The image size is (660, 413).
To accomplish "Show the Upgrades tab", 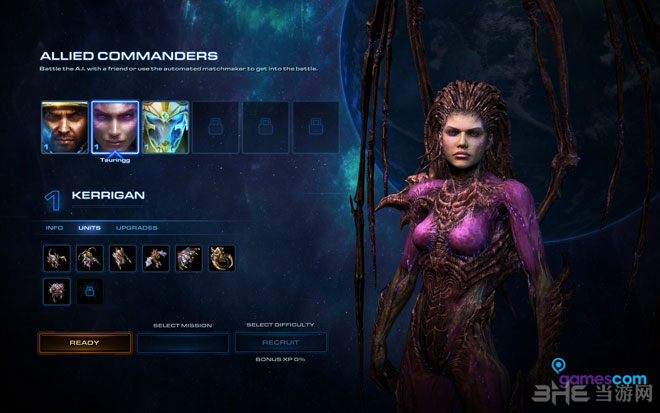I will (136, 228).
